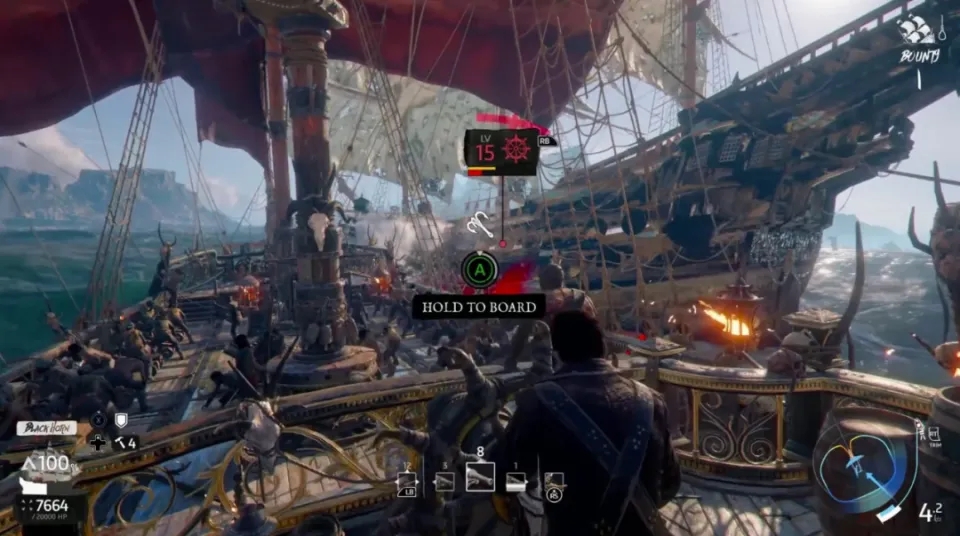Screen dimensions: 960x536
Task: Click the white ship silhouette status icon
Action: [32, 485]
